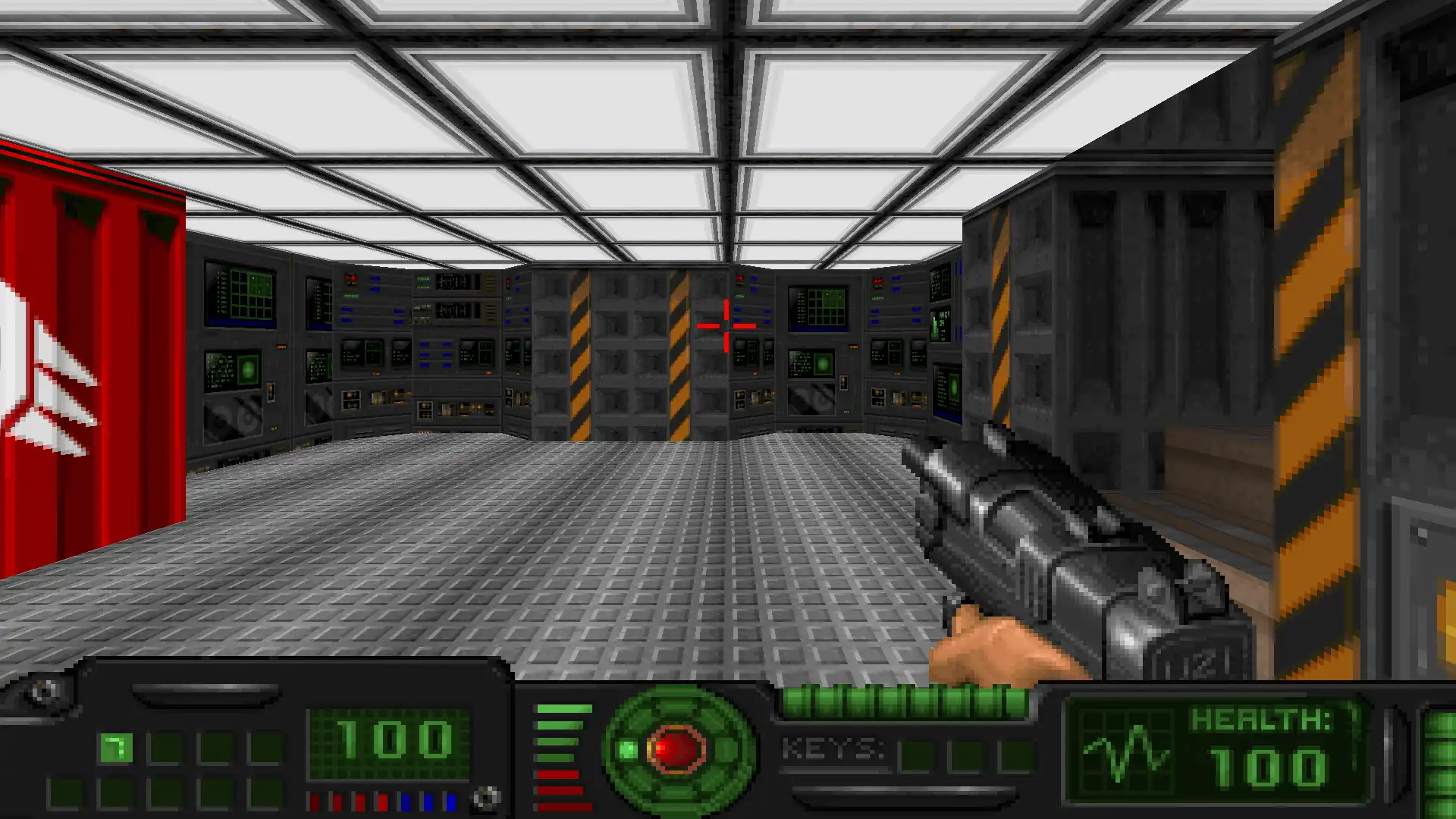Click the green circular red-light status dial
This screenshot has height=819, width=1456.
(x=678, y=749)
